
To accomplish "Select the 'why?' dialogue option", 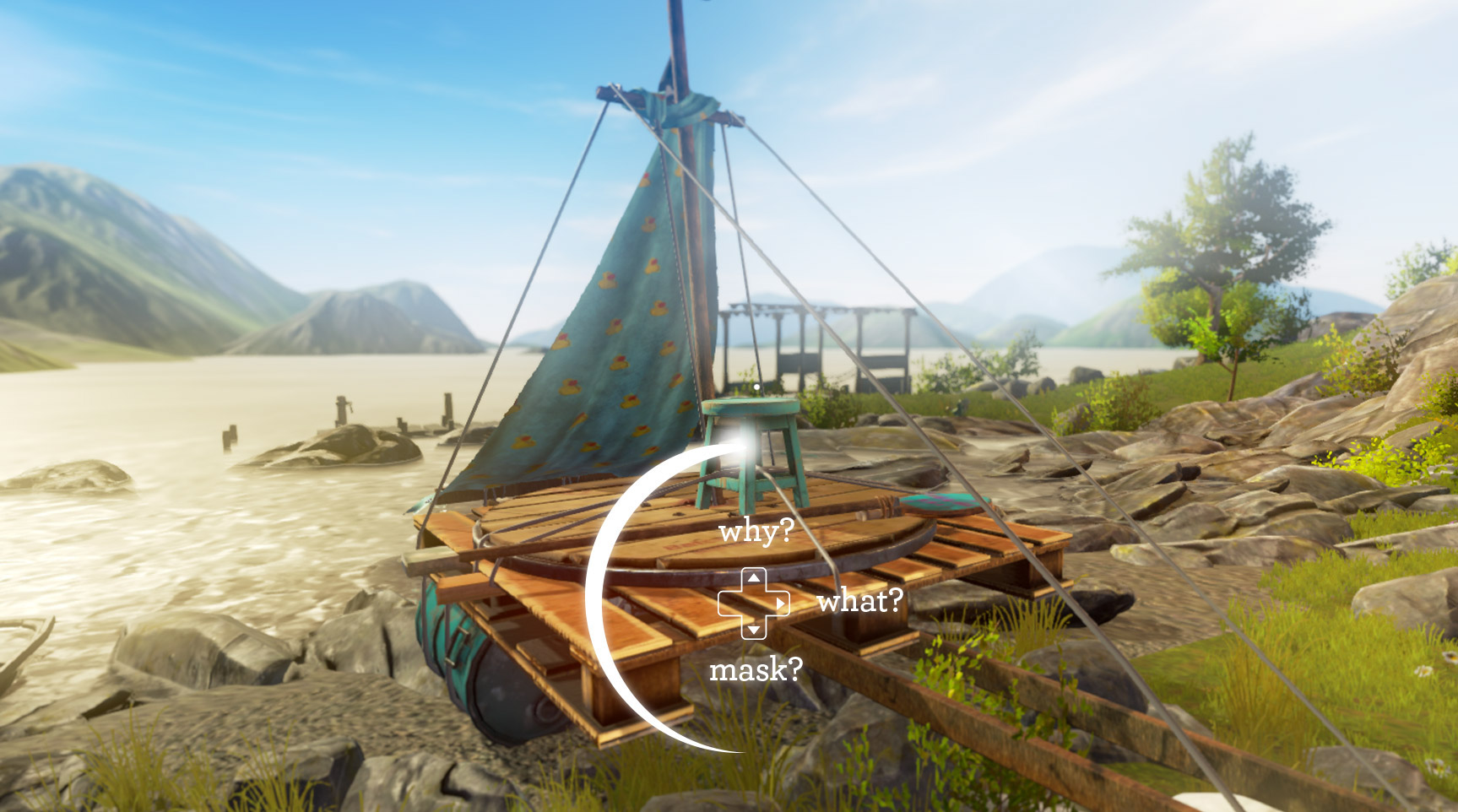I will coord(757,529).
